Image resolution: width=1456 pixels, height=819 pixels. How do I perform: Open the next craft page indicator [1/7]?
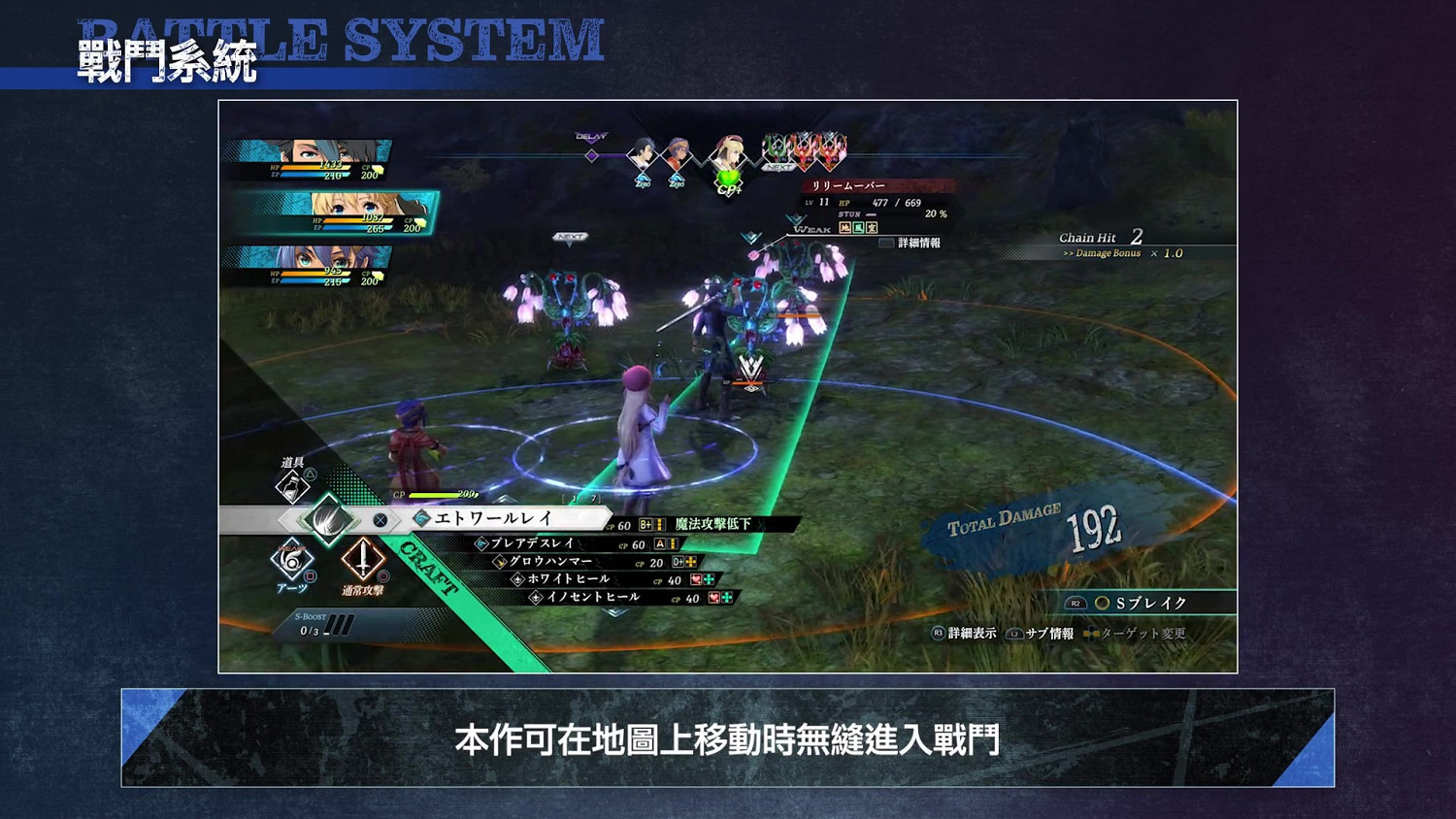(579, 496)
